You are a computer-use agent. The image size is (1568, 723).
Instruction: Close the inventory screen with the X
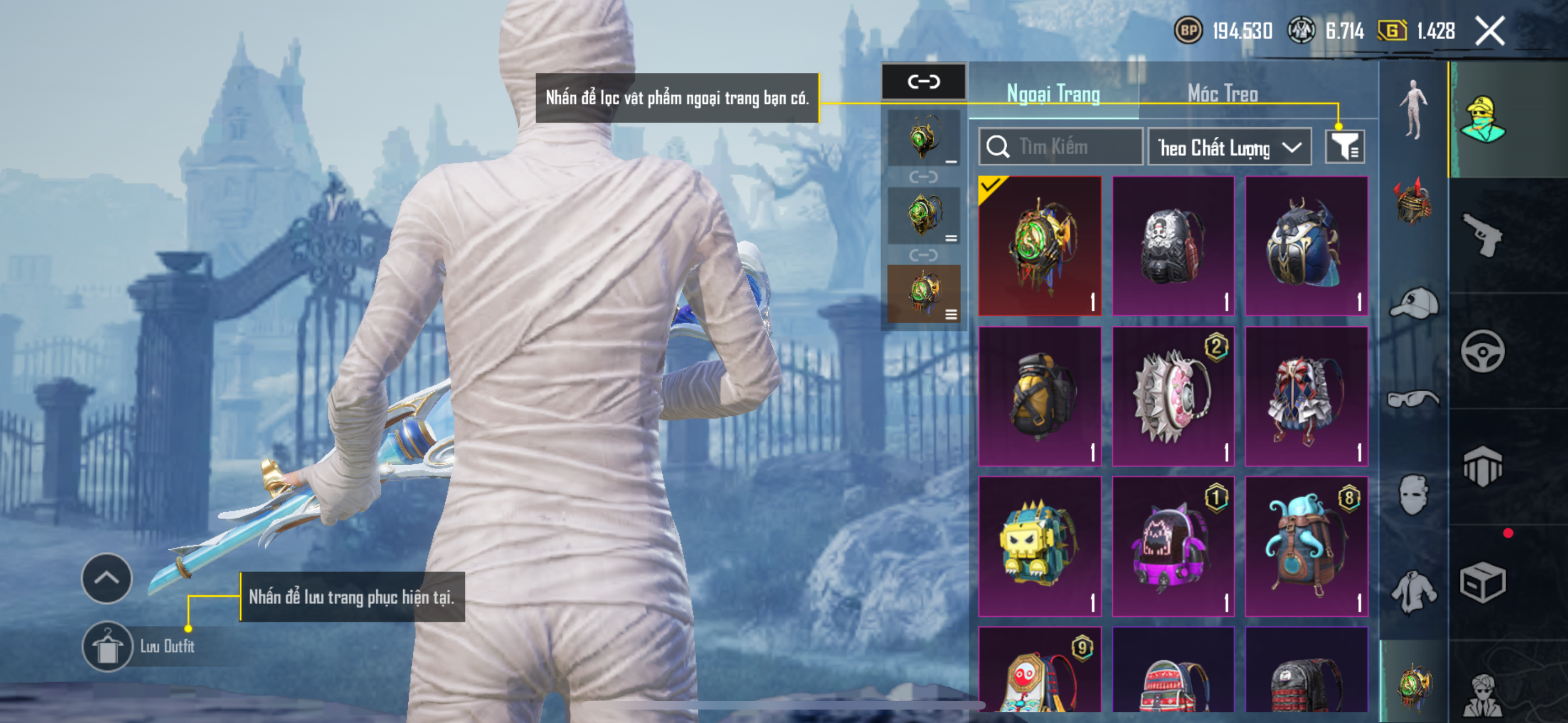click(x=1489, y=31)
